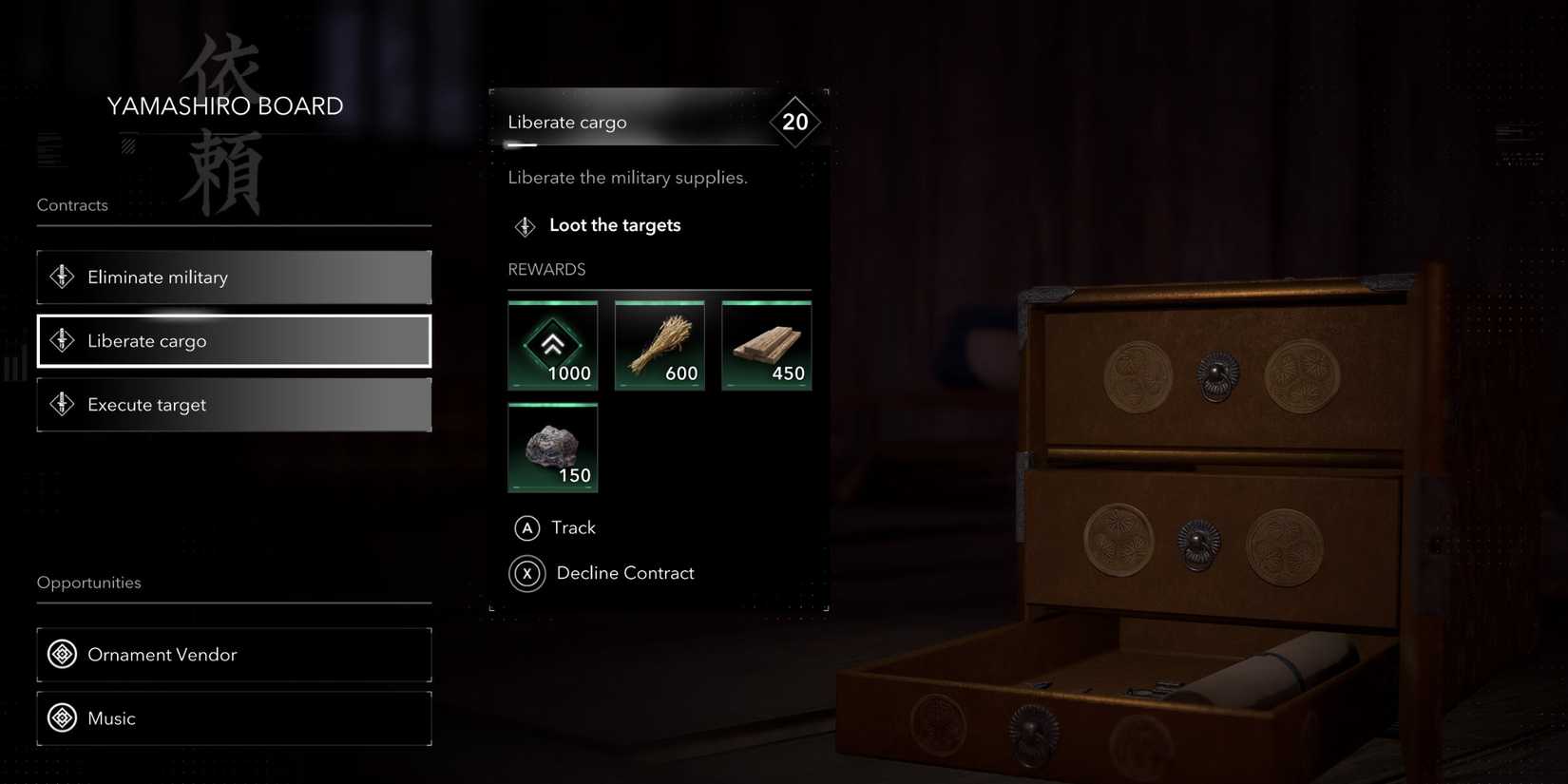Image resolution: width=1568 pixels, height=784 pixels.
Task: Click the X button circle for declining
Action: [x=526, y=573]
